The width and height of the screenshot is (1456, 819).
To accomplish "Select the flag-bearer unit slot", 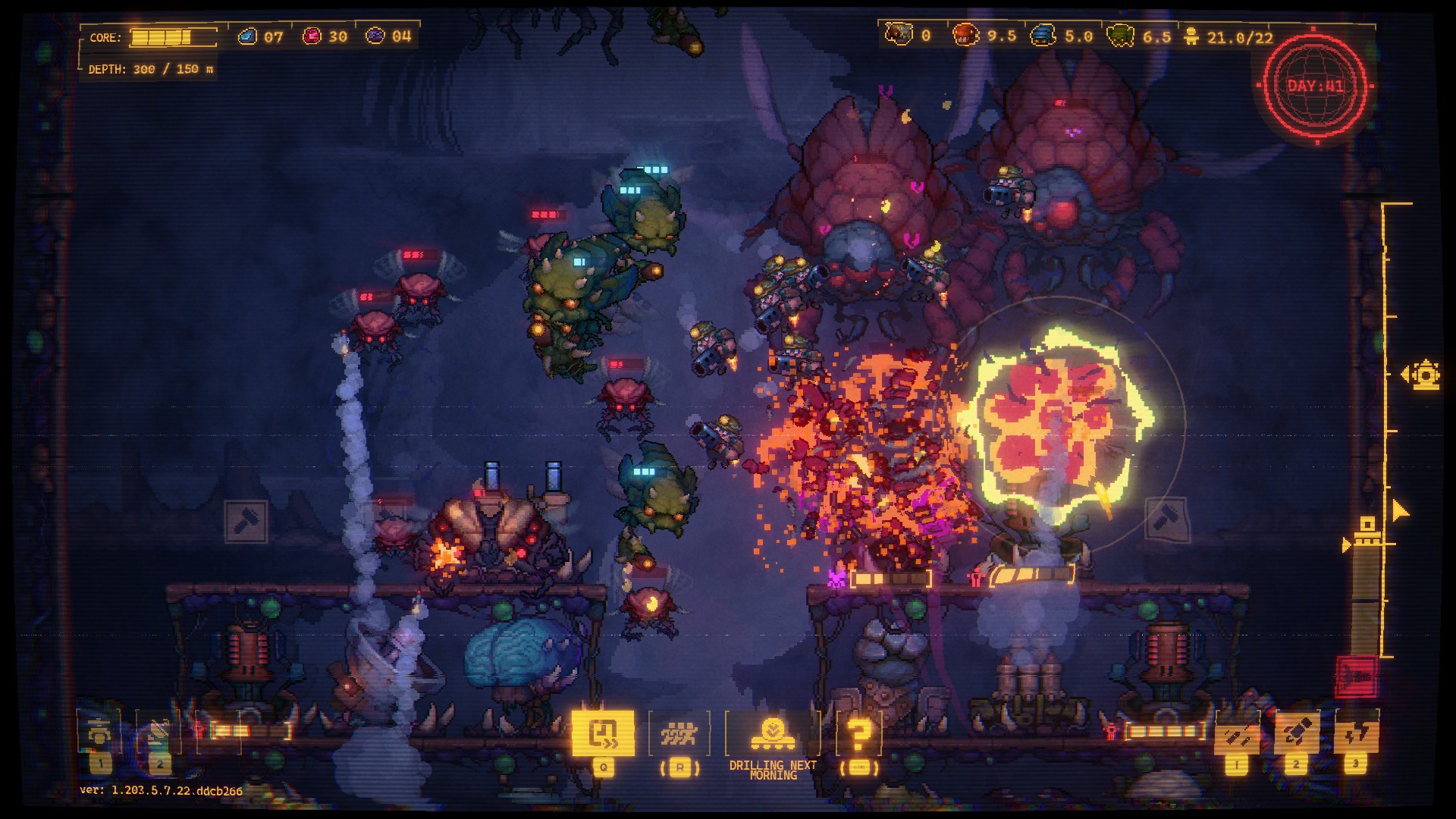I will pos(158,733).
